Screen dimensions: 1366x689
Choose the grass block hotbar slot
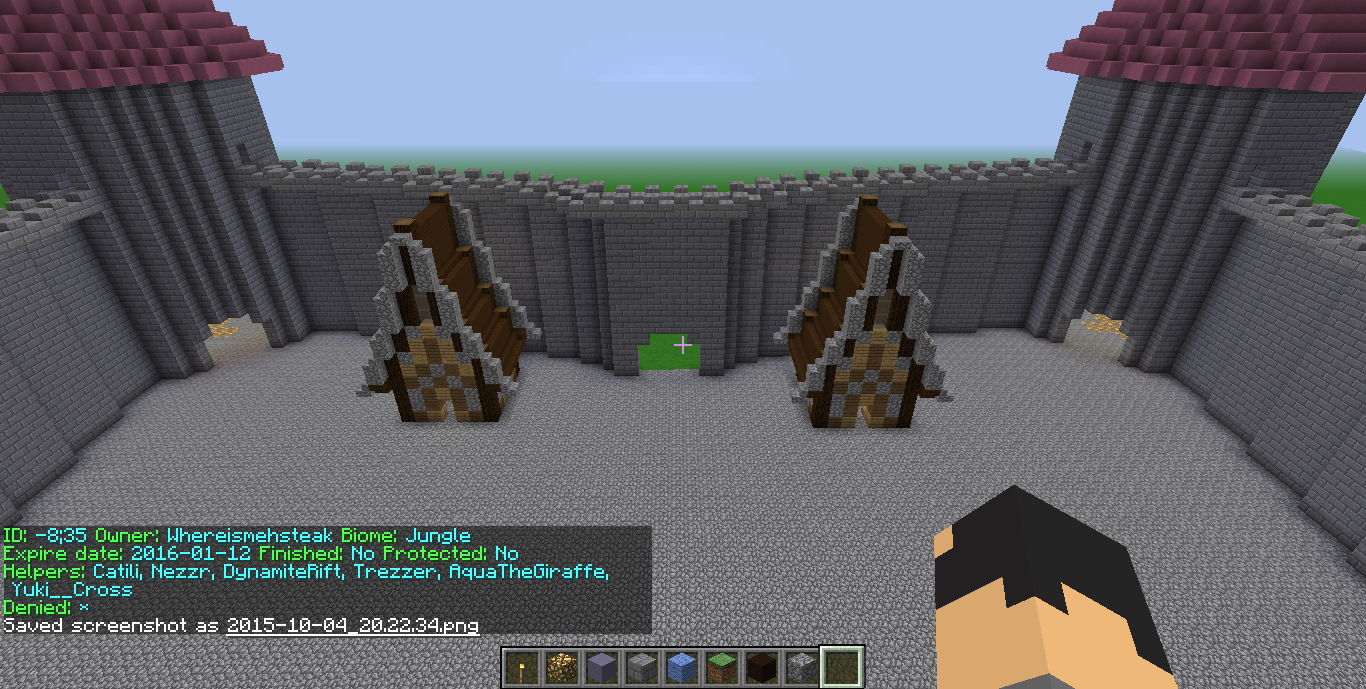pyautogui.click(x=721, y=667)
